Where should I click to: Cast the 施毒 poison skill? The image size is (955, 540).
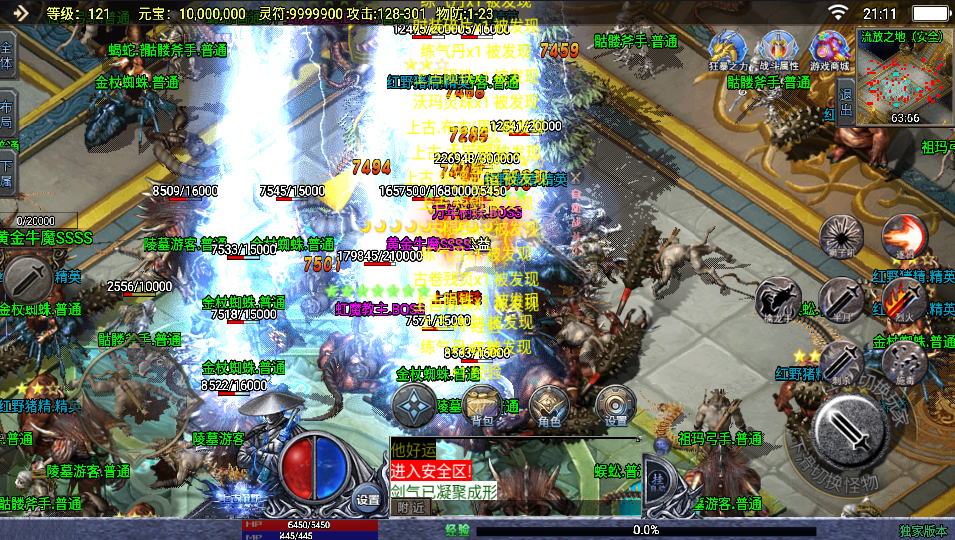click(x=904, y=362)
